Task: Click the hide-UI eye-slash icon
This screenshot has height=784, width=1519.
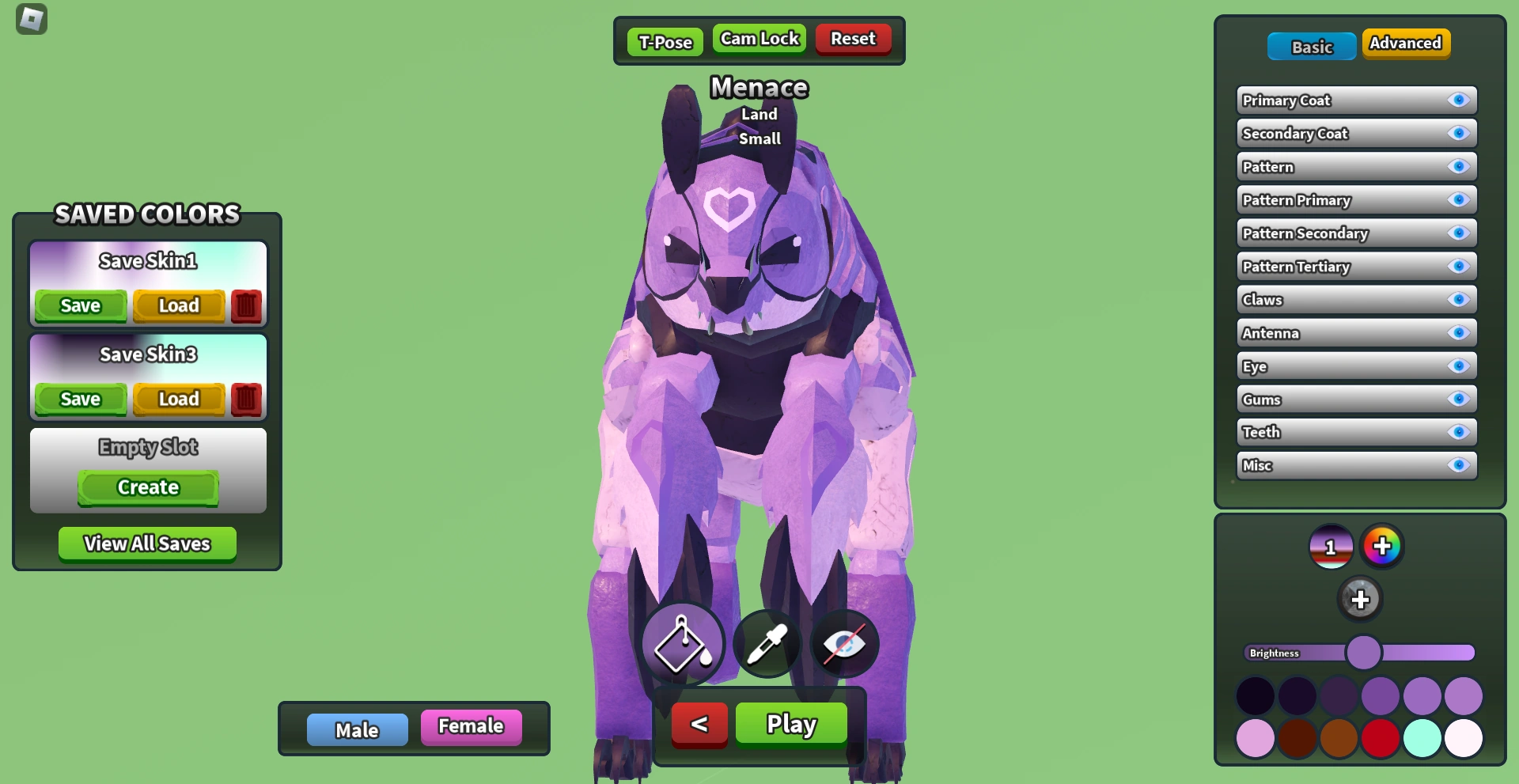Action: (x=843, y=643)
